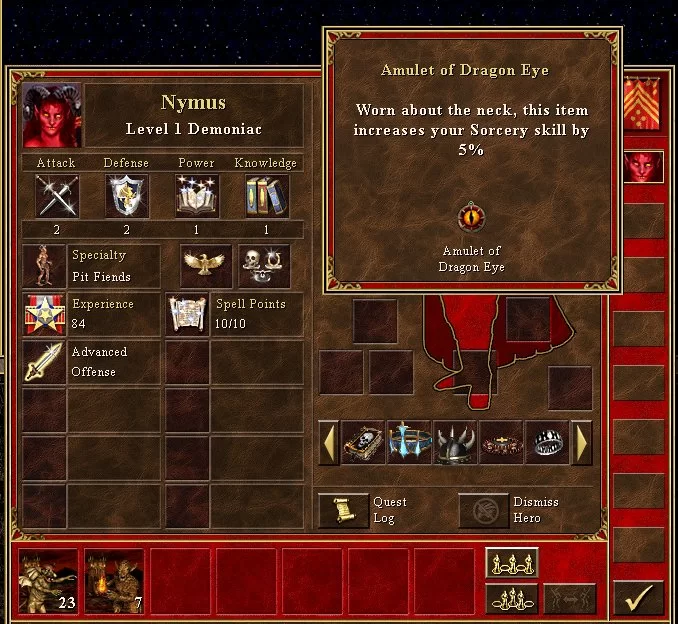Open the Quest Log
Screen dimensions: 678x624
[343, 510]
